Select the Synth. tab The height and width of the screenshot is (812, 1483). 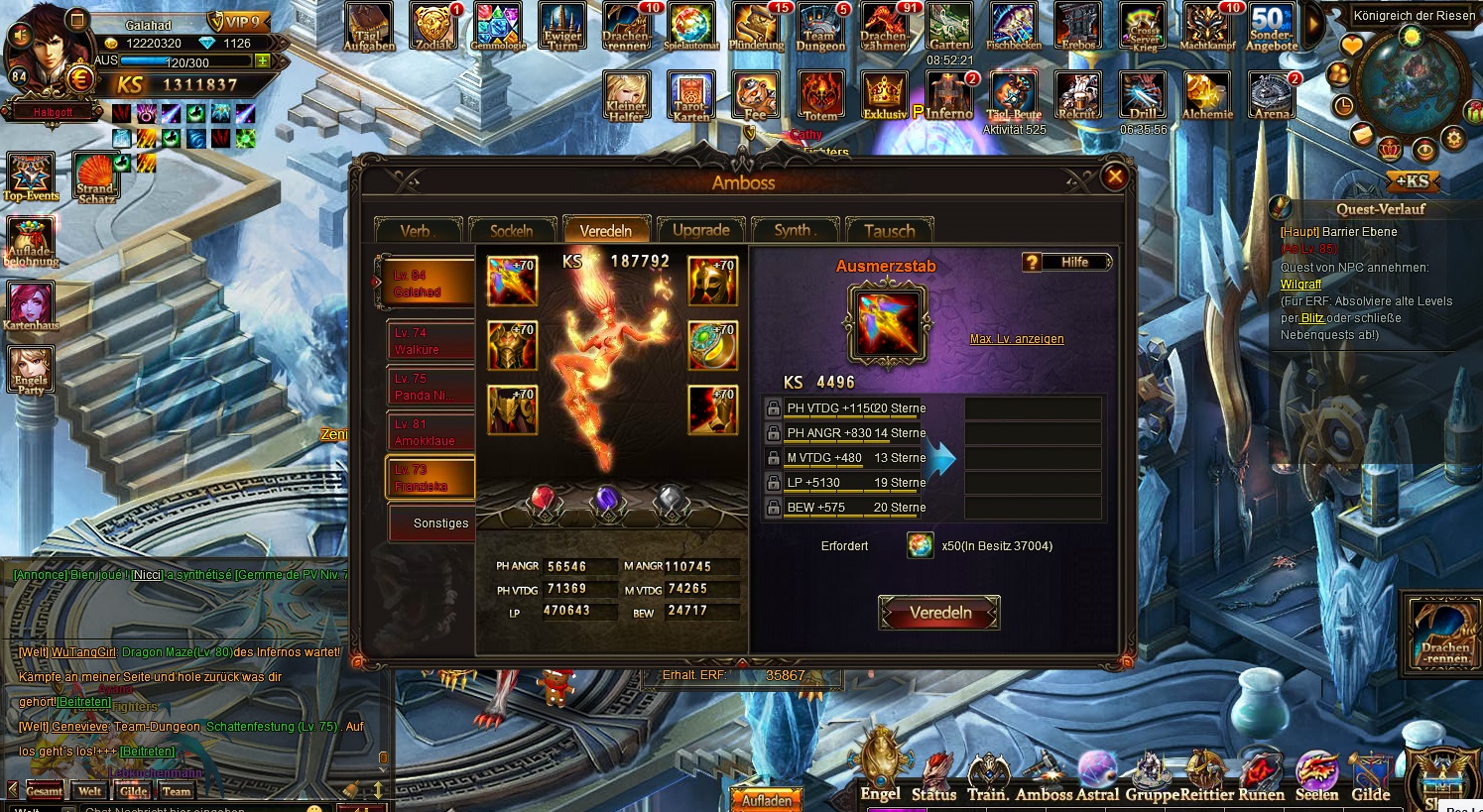[x=795, y=230]
